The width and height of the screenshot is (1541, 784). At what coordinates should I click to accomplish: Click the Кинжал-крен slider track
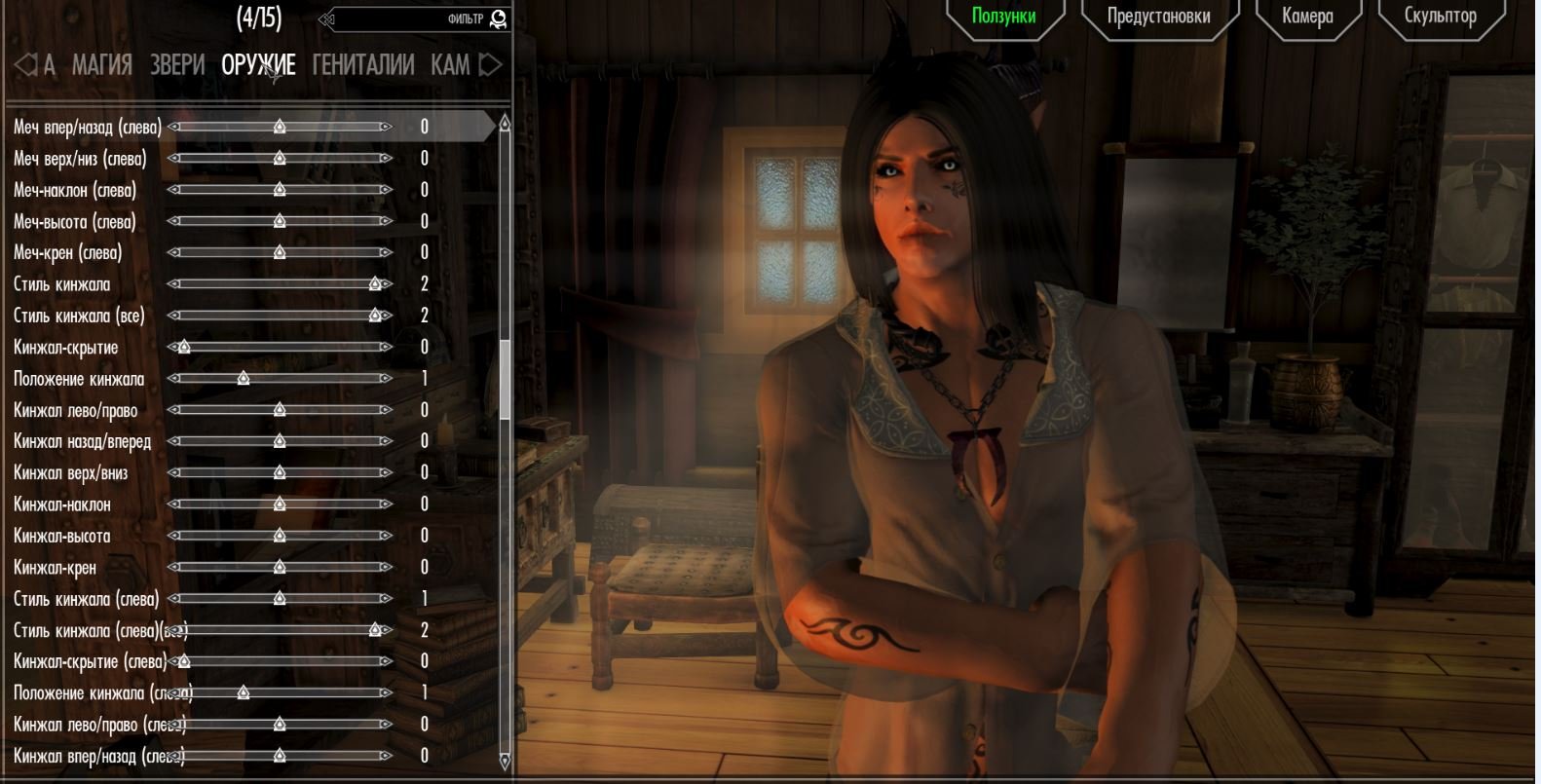tap(280, 567)
